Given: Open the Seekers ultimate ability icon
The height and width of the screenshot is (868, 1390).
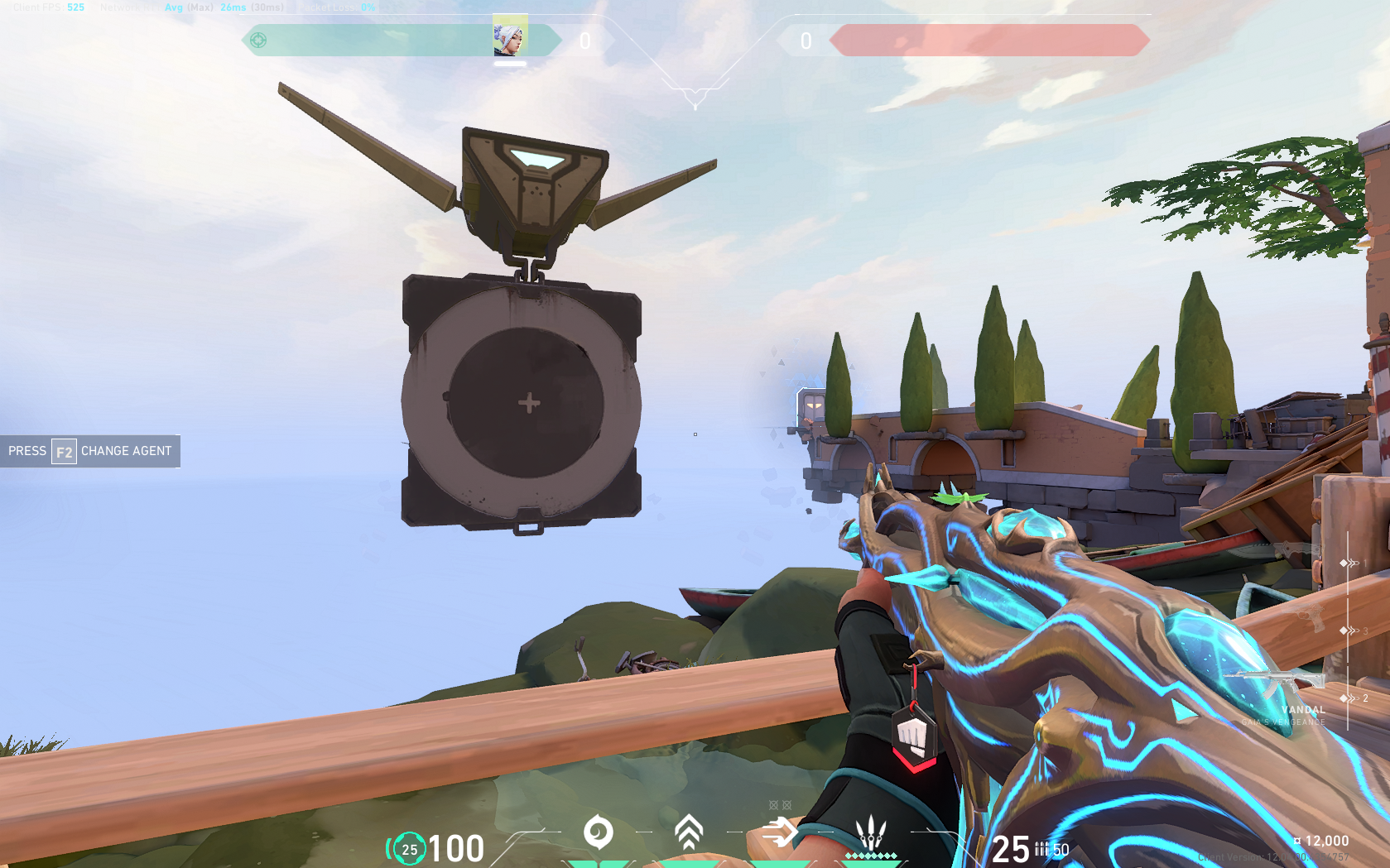Looking at the screenshot, I should [x=870, y=832].
